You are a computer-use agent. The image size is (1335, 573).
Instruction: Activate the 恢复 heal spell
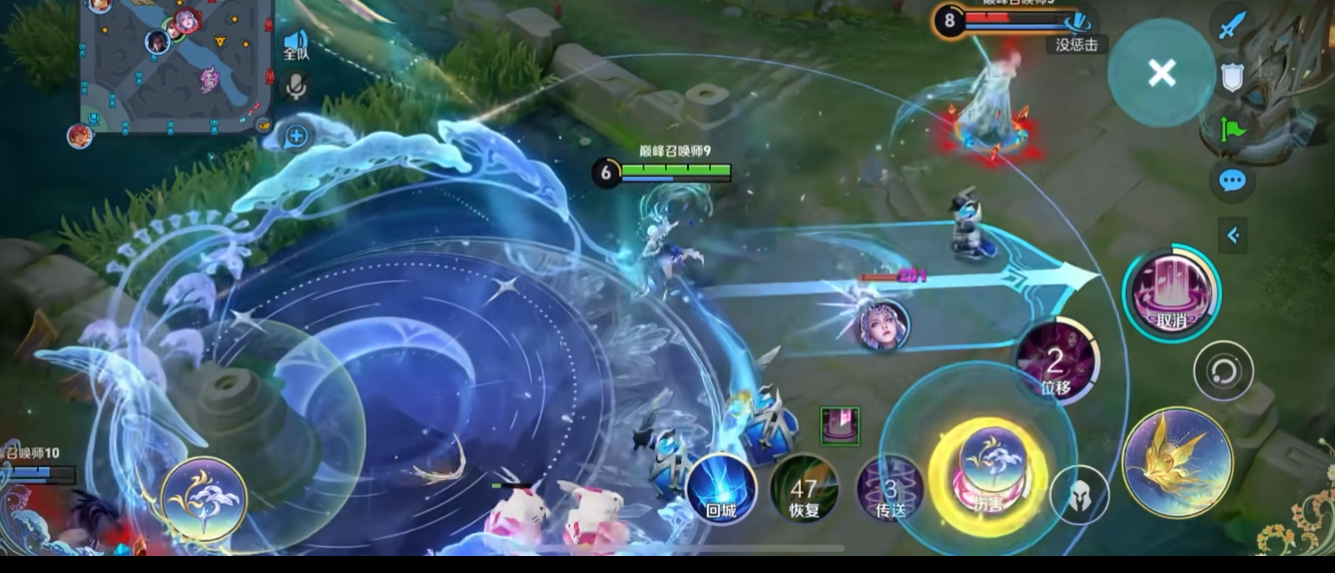(804, 489)
